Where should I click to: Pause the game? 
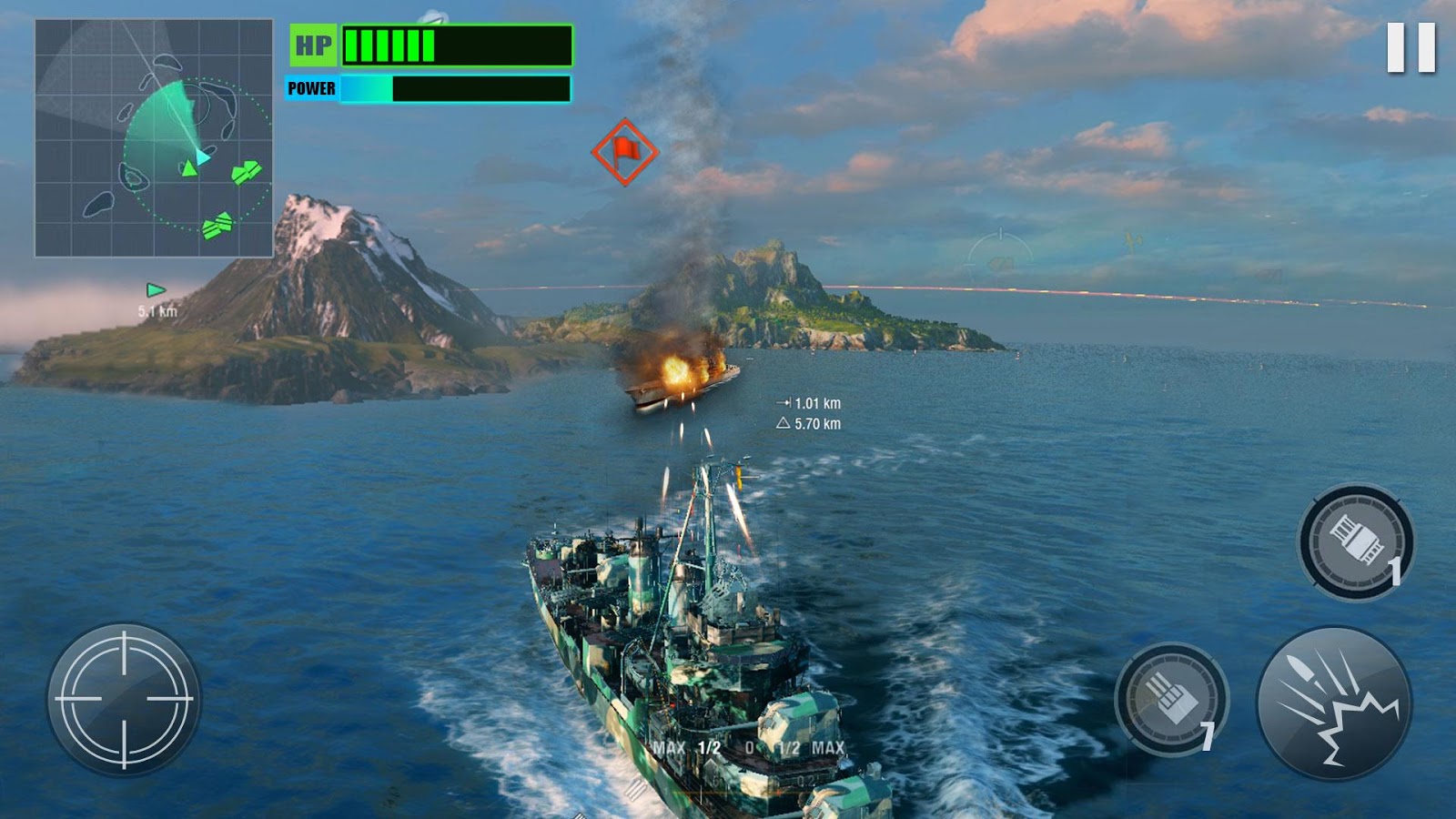click(x=1410, y=47)
